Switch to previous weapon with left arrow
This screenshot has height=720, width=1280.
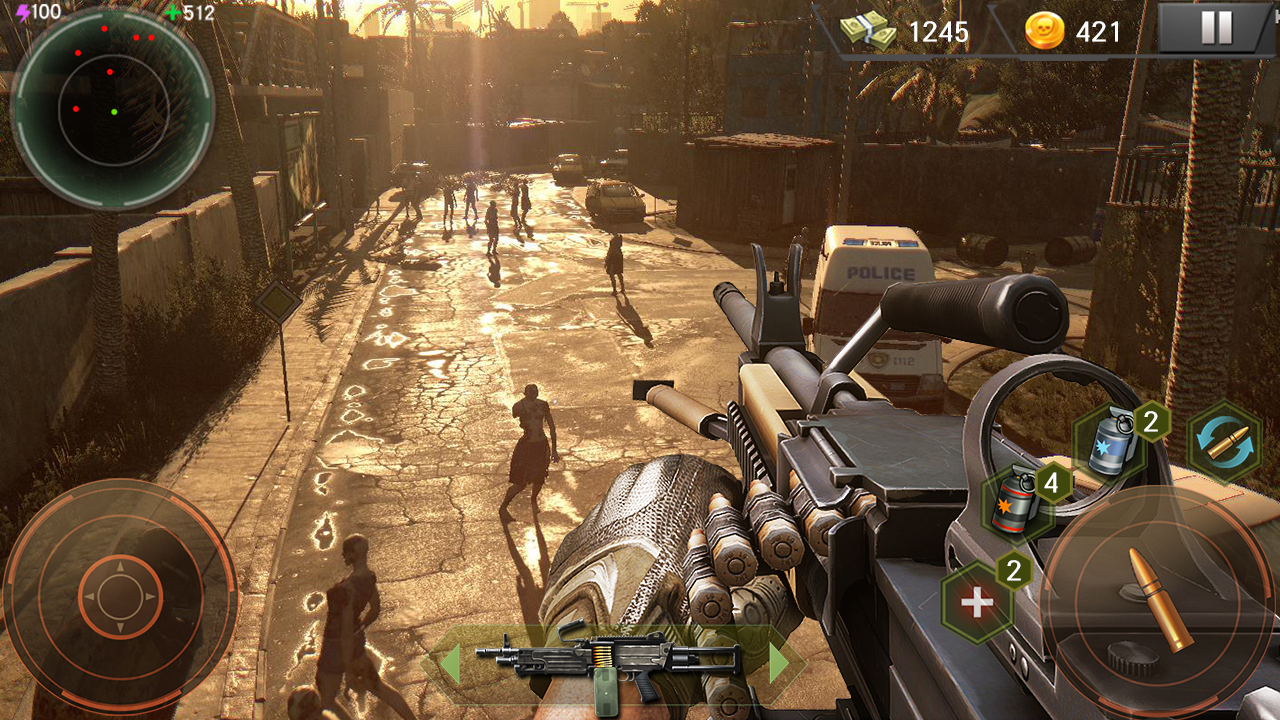tap(449, 664)
